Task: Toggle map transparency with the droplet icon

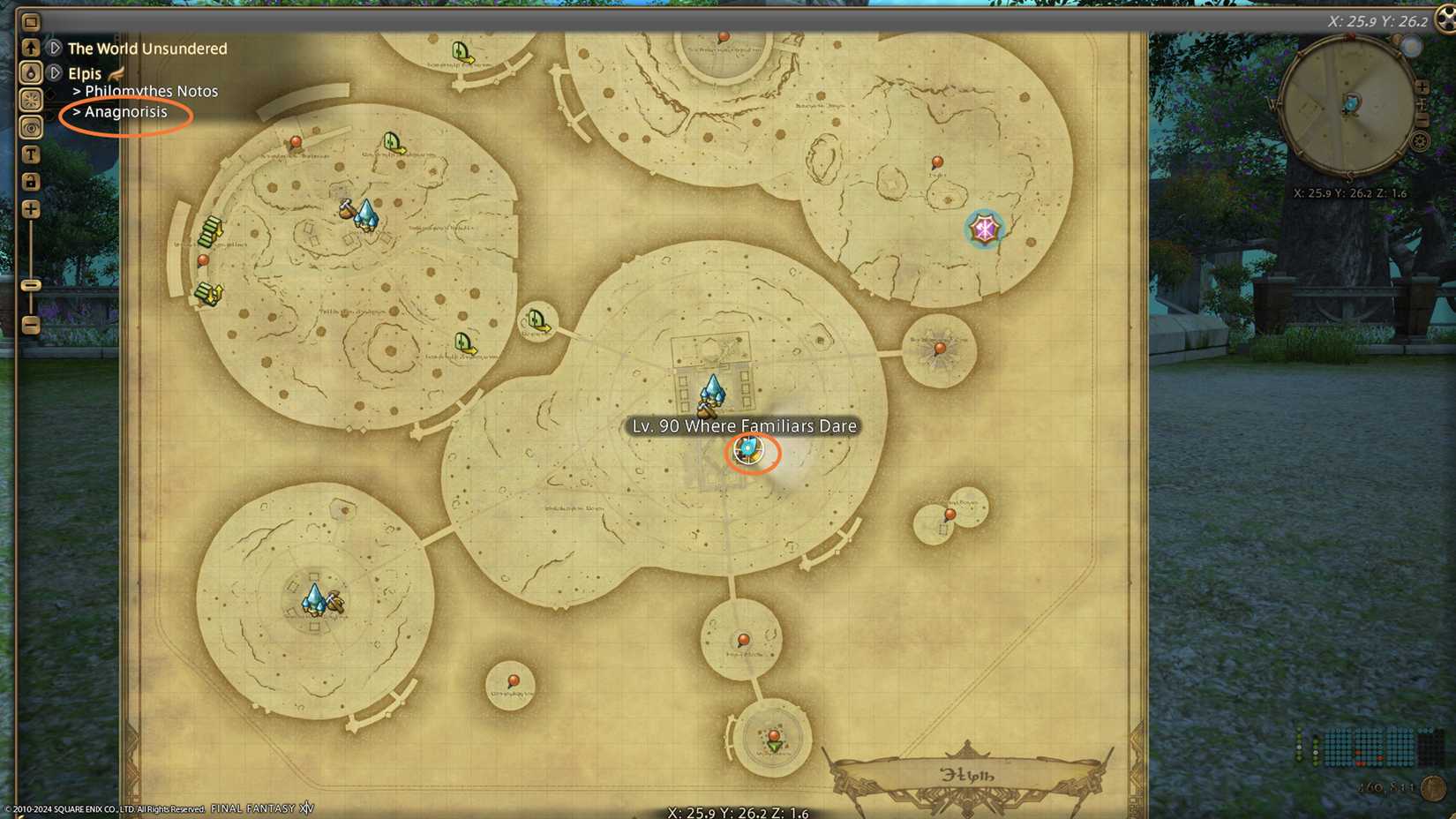Action: [31, 72]
